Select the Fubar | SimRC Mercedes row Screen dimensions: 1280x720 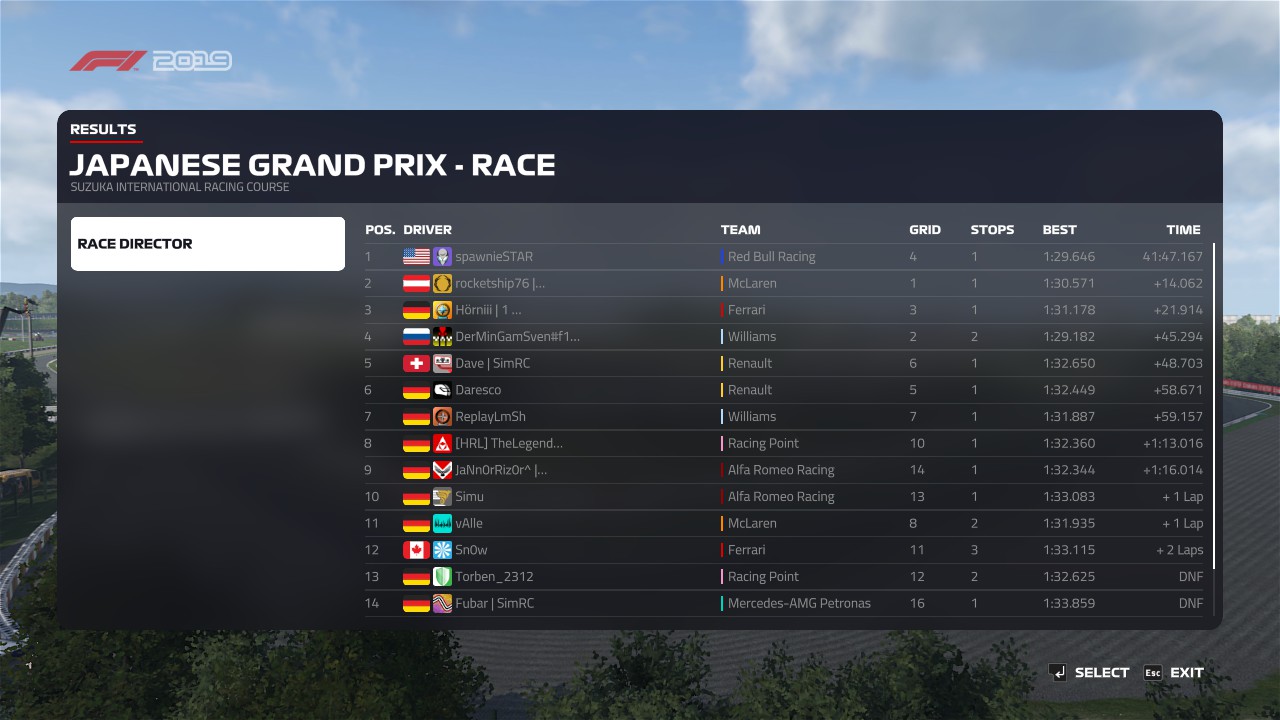point(784,603)
